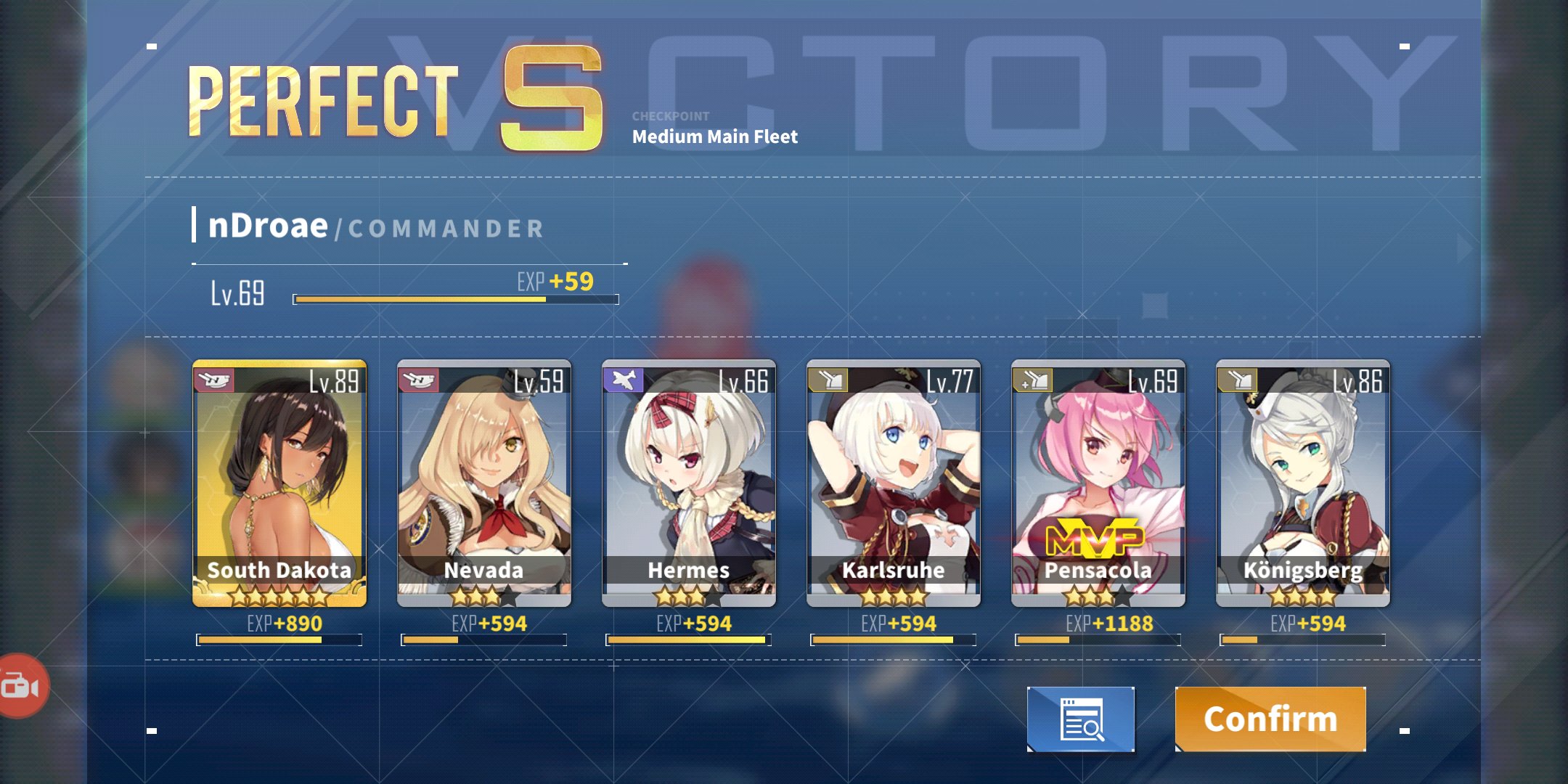1568x784 pixels.
Task: Open the battle statistics report
Action: [1081, 719]
